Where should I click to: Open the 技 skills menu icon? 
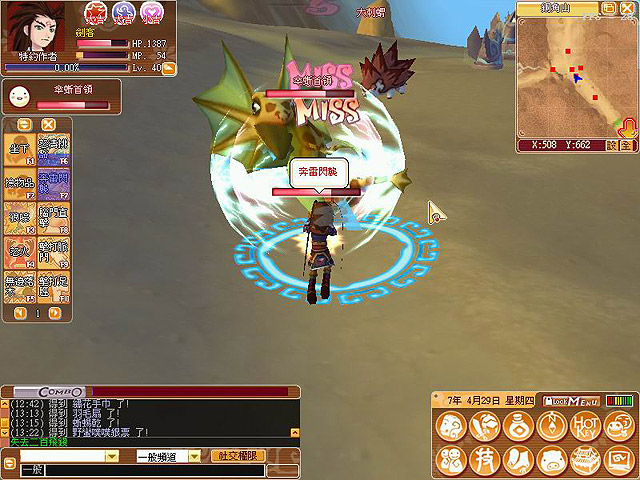[484, 460]
